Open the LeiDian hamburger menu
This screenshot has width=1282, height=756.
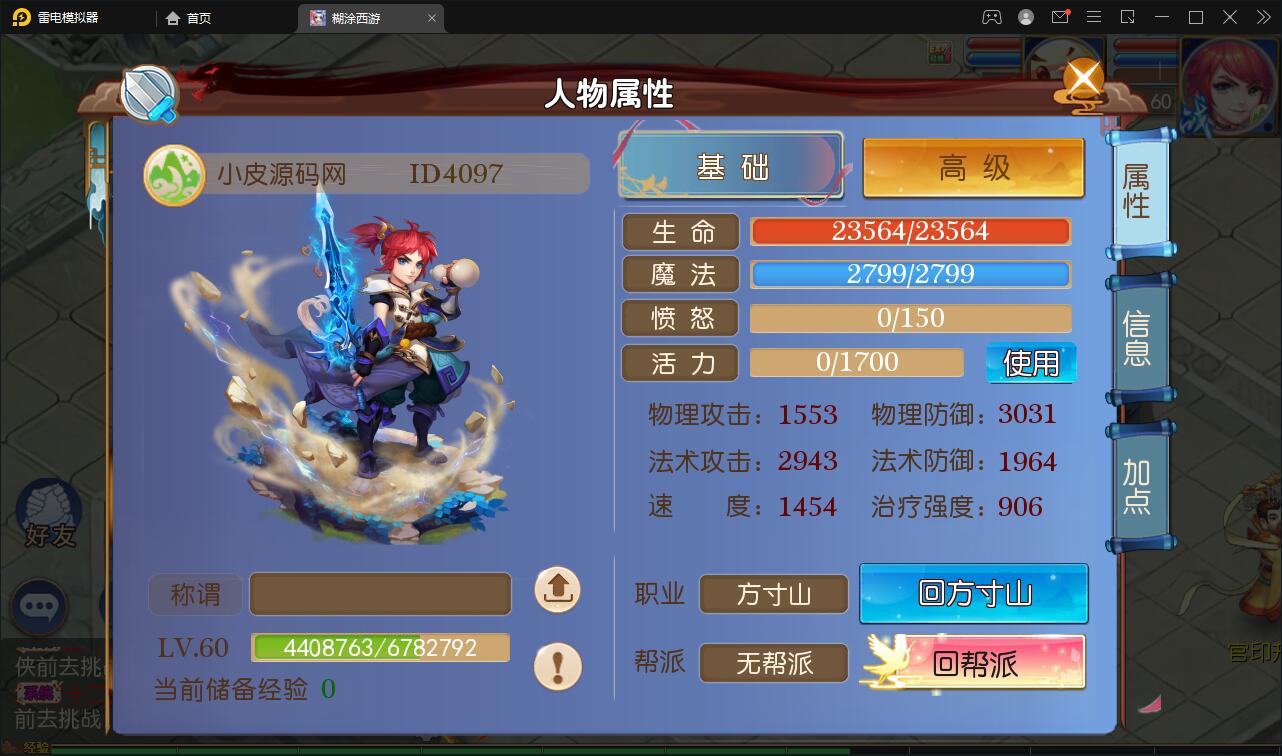click(1094, 17)
